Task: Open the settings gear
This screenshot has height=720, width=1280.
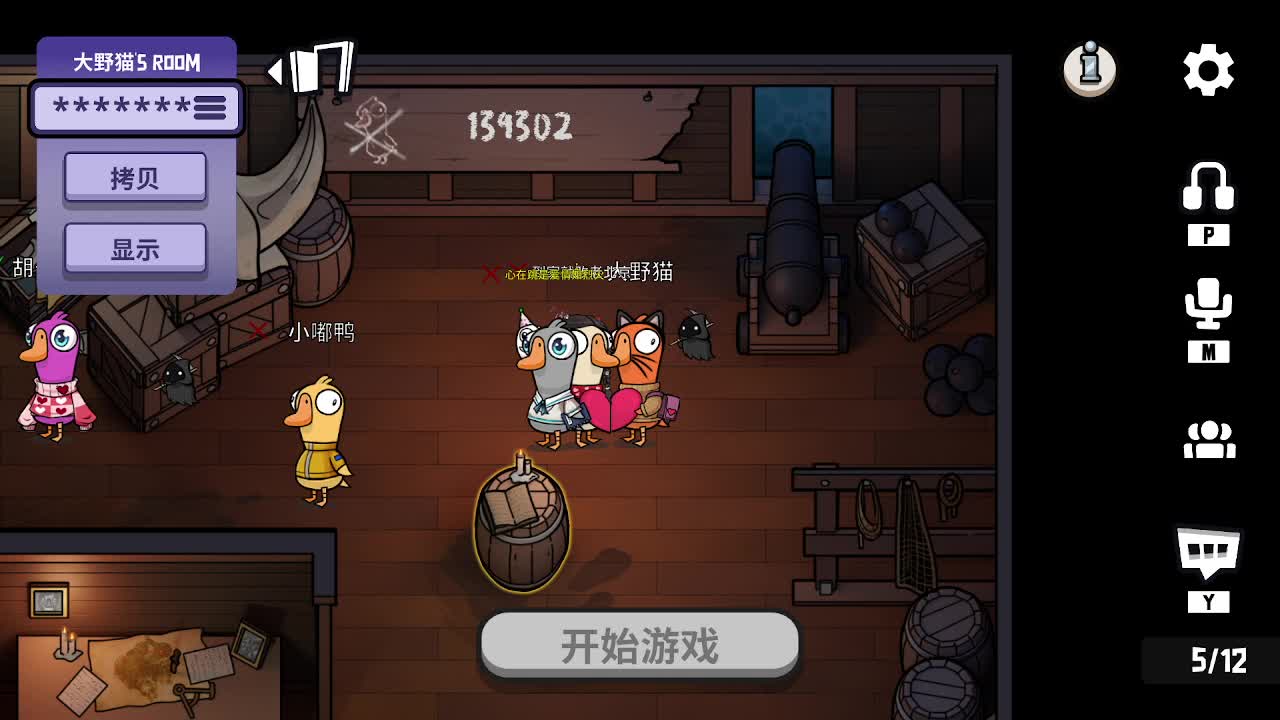Action: [1208, 68]
